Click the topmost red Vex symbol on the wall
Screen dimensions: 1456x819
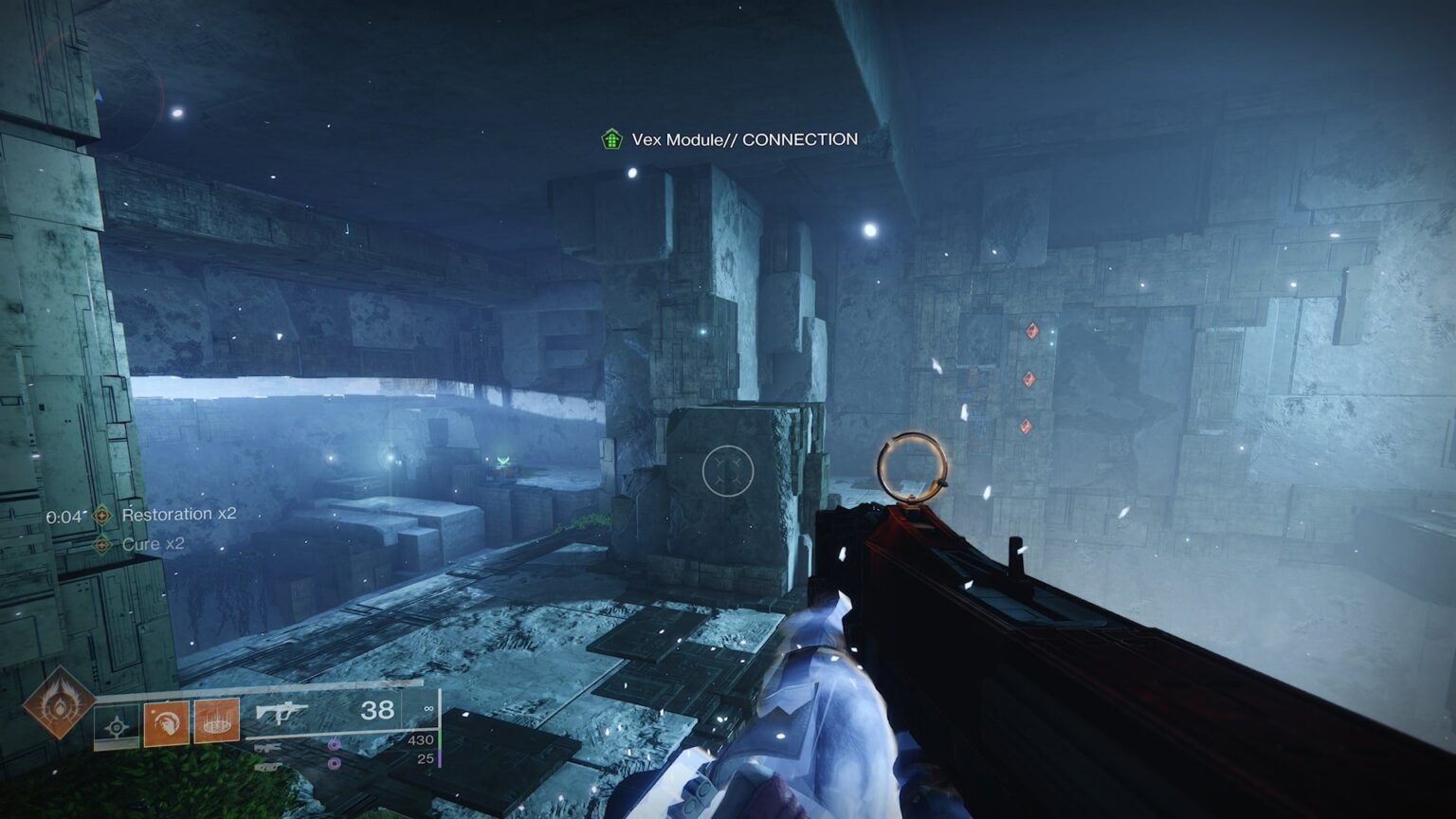point(1032,331)
